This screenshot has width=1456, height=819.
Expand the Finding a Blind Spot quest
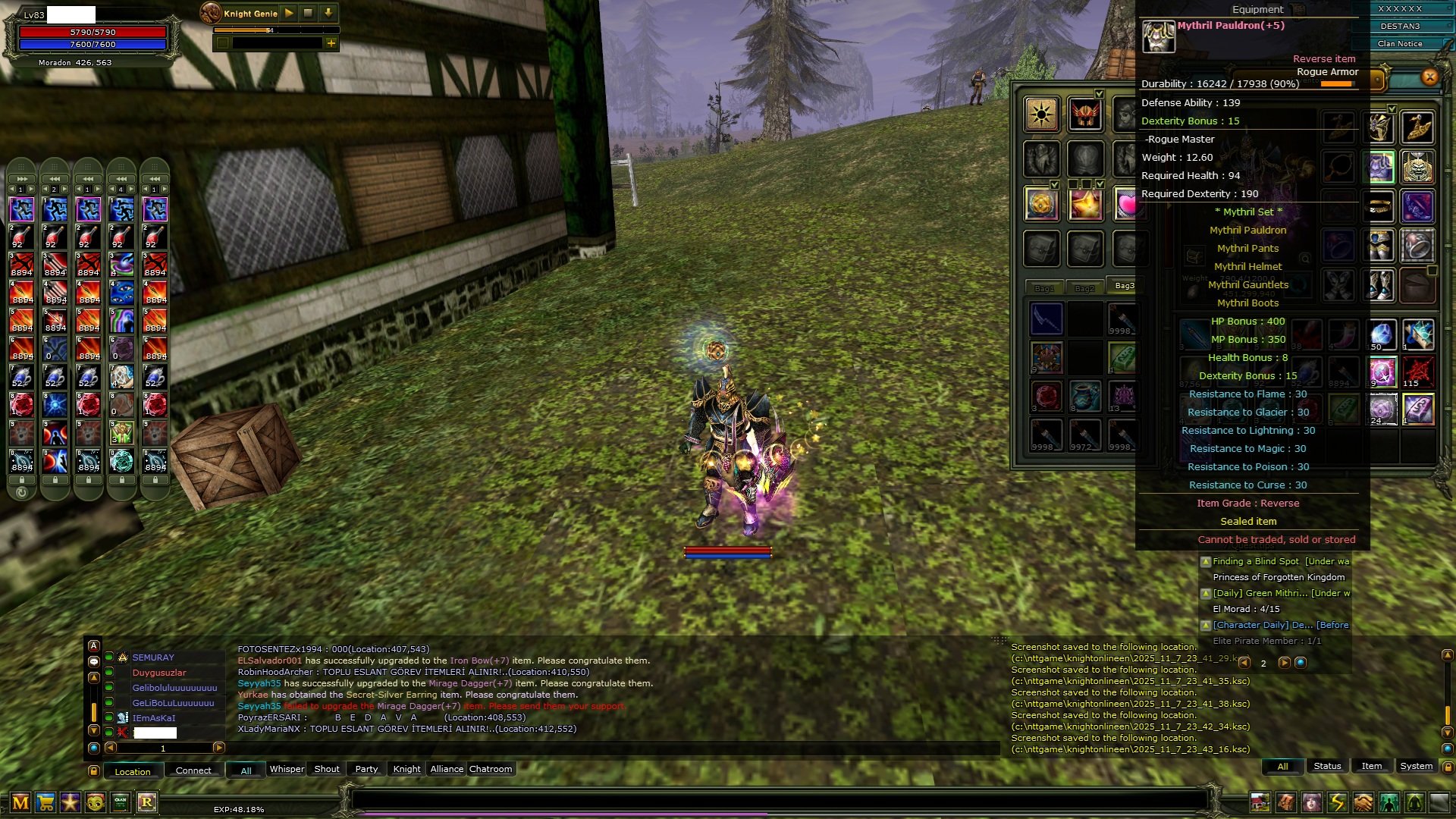tap(1206, 562)
